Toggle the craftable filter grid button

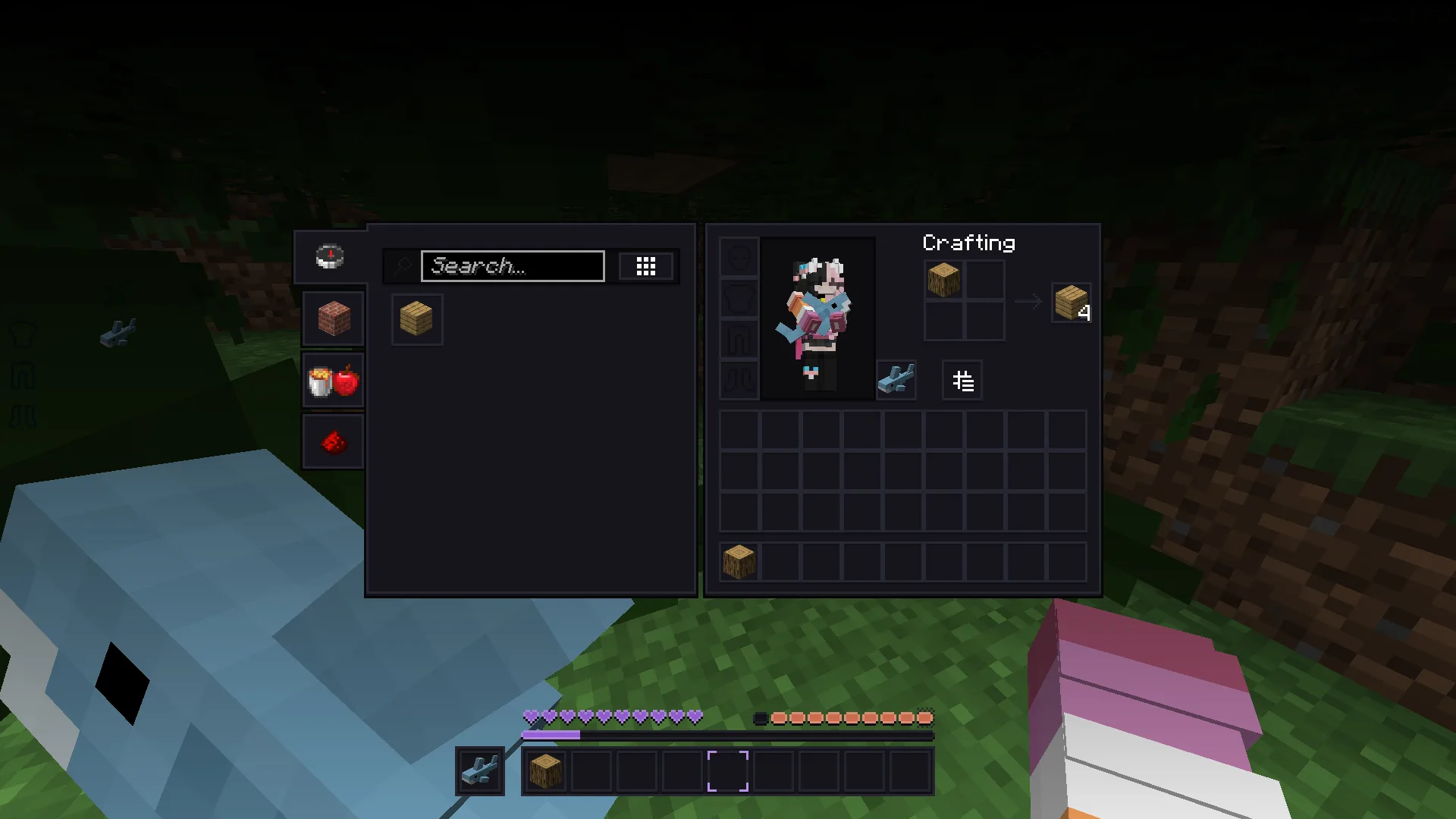(645, 266)
